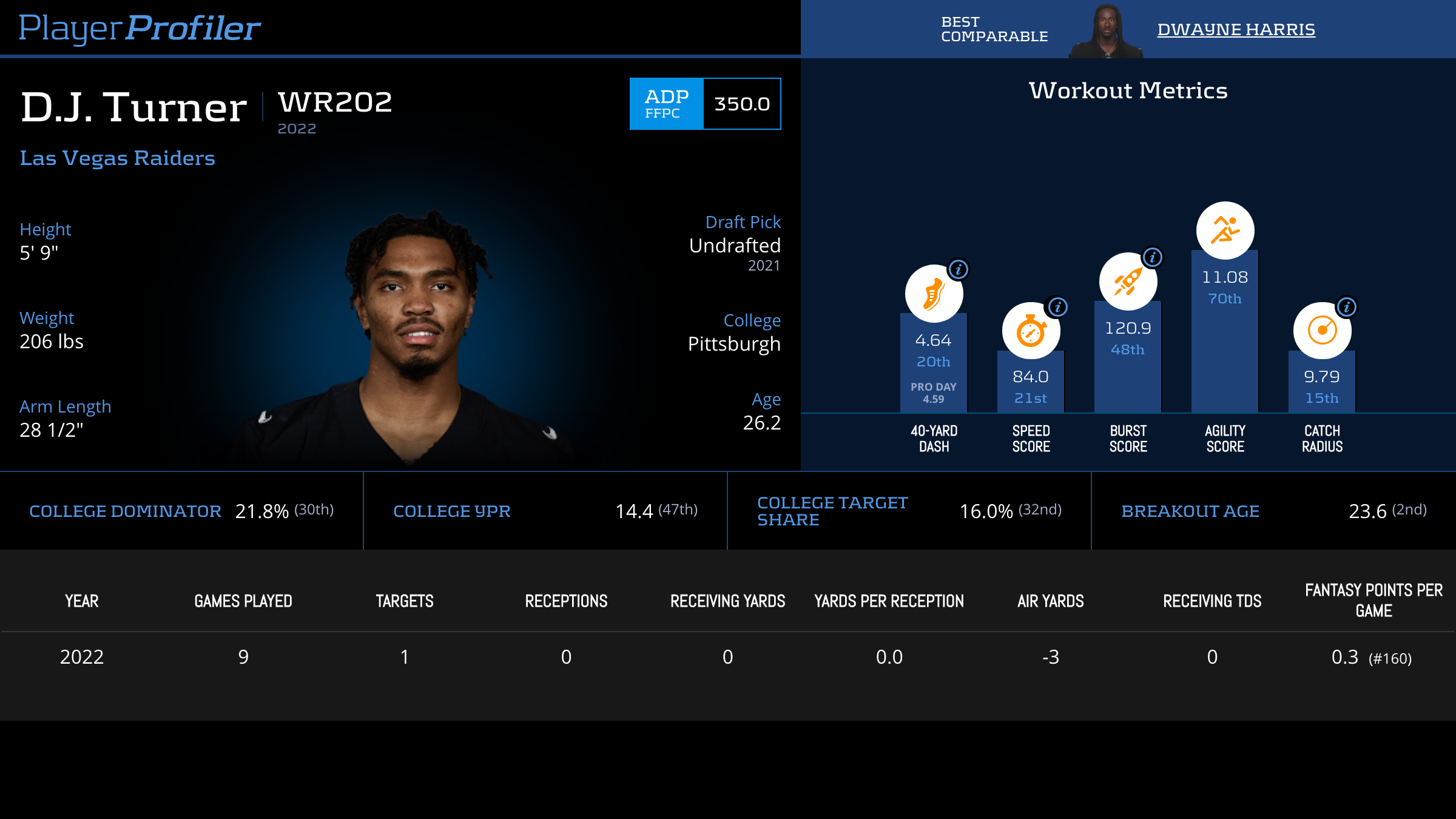Show info for the 40-Yard Dash metric
Image resolution: width=1456 pixels, height=819 pixels.
pyautogui.click(x=959, y=269)
